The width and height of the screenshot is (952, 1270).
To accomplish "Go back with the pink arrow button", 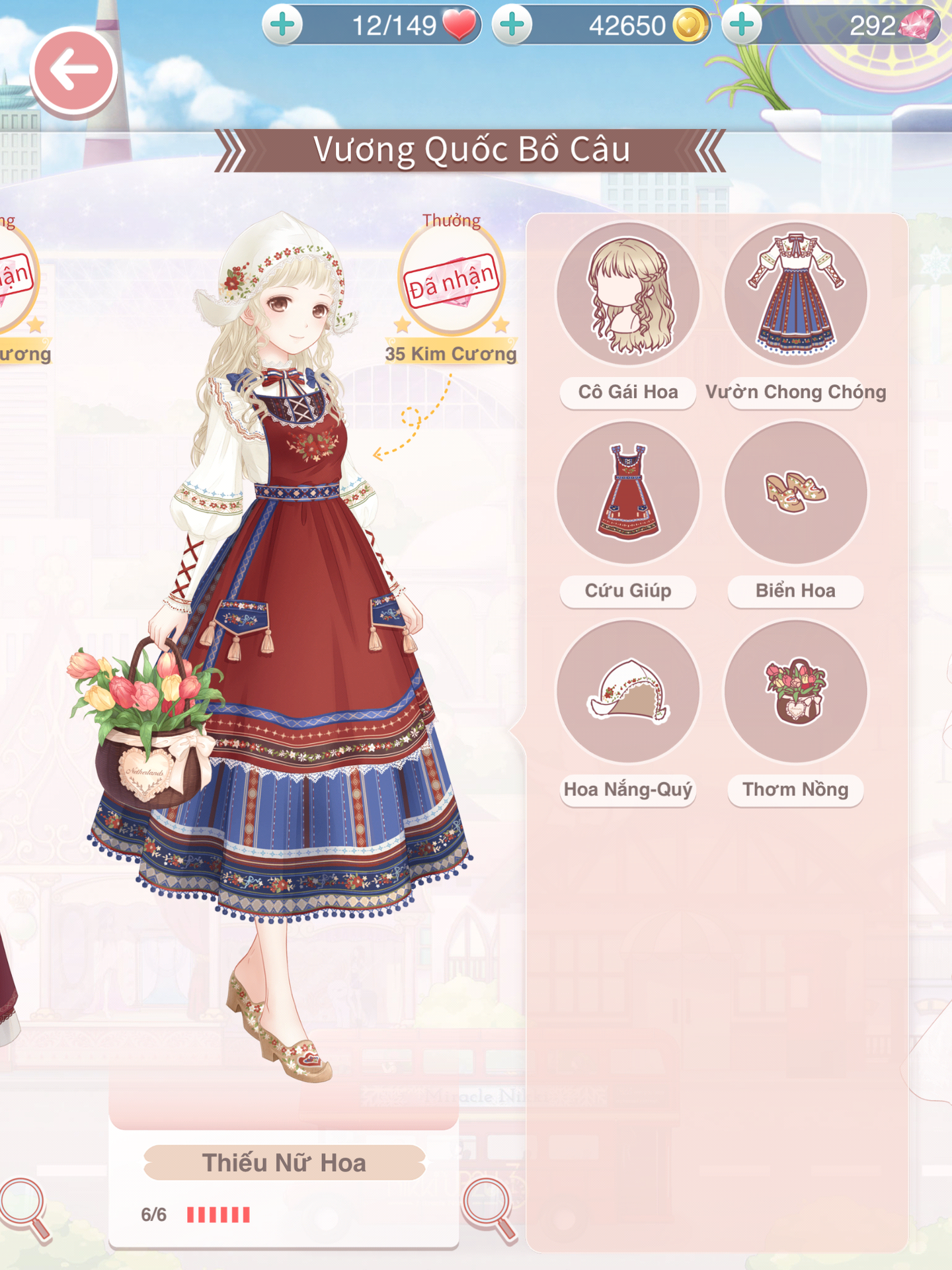I will pos(73,71).
